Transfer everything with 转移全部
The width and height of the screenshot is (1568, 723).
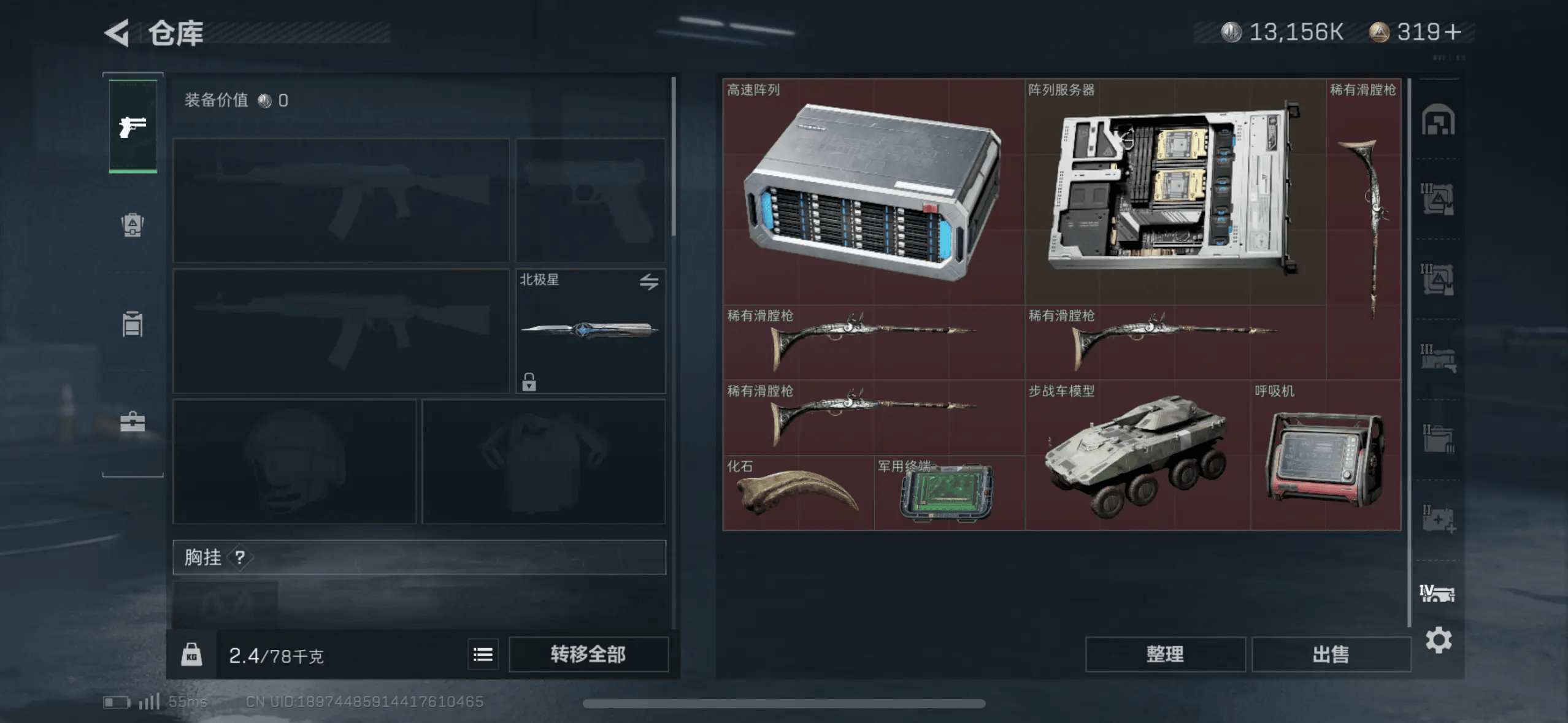click(x=588, y=654)
